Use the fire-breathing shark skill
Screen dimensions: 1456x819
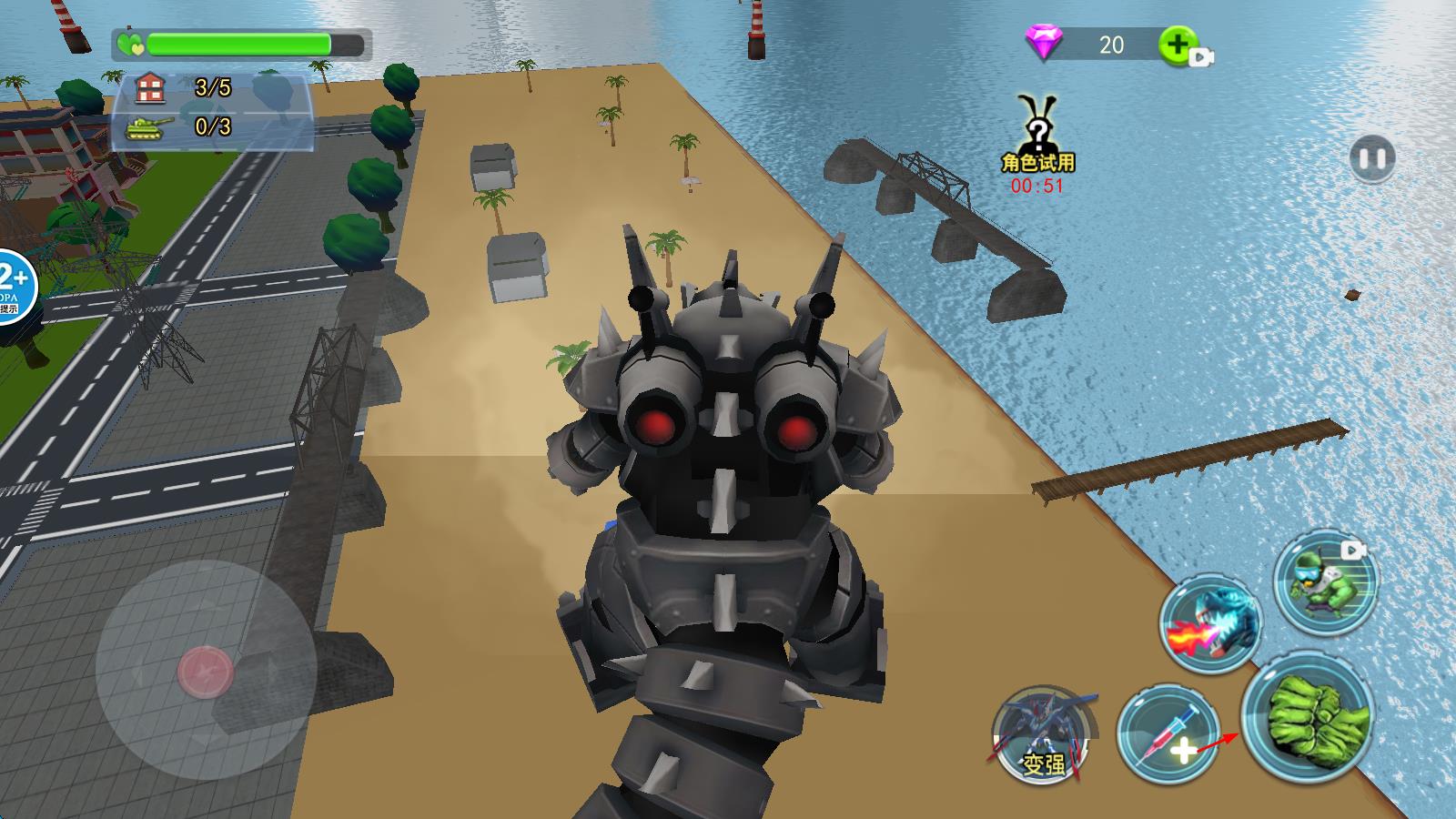click(x=1211, y=623)
